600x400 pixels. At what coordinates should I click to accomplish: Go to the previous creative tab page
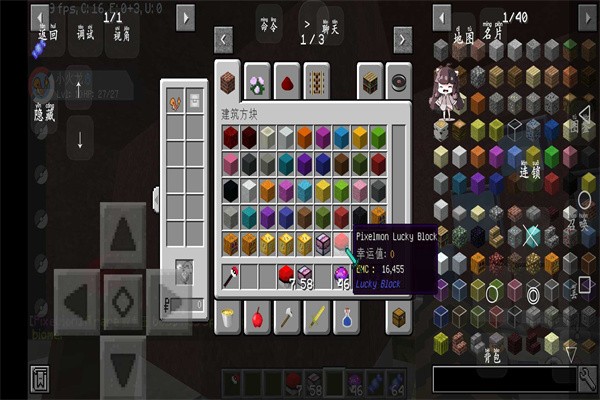click(225, 39)
